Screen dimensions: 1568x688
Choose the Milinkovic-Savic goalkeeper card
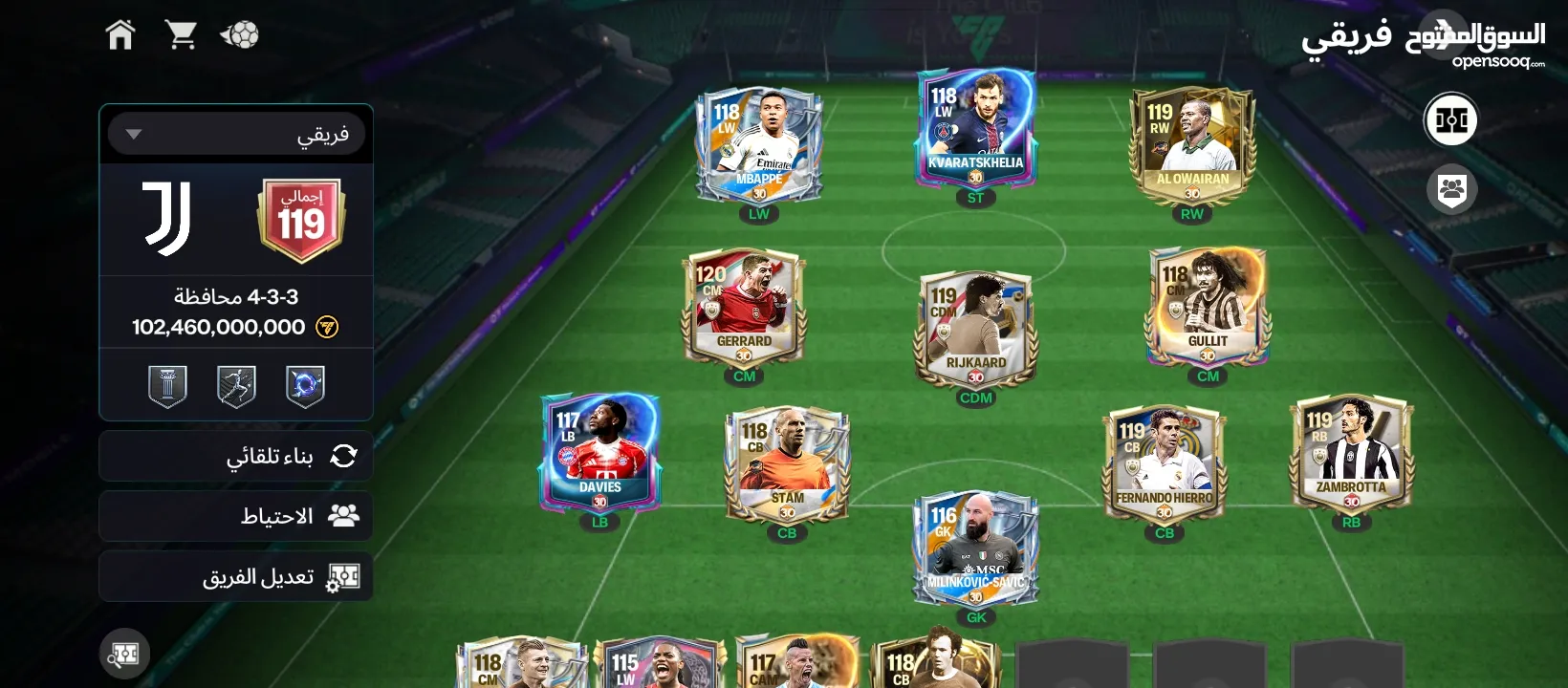(975, 549)
